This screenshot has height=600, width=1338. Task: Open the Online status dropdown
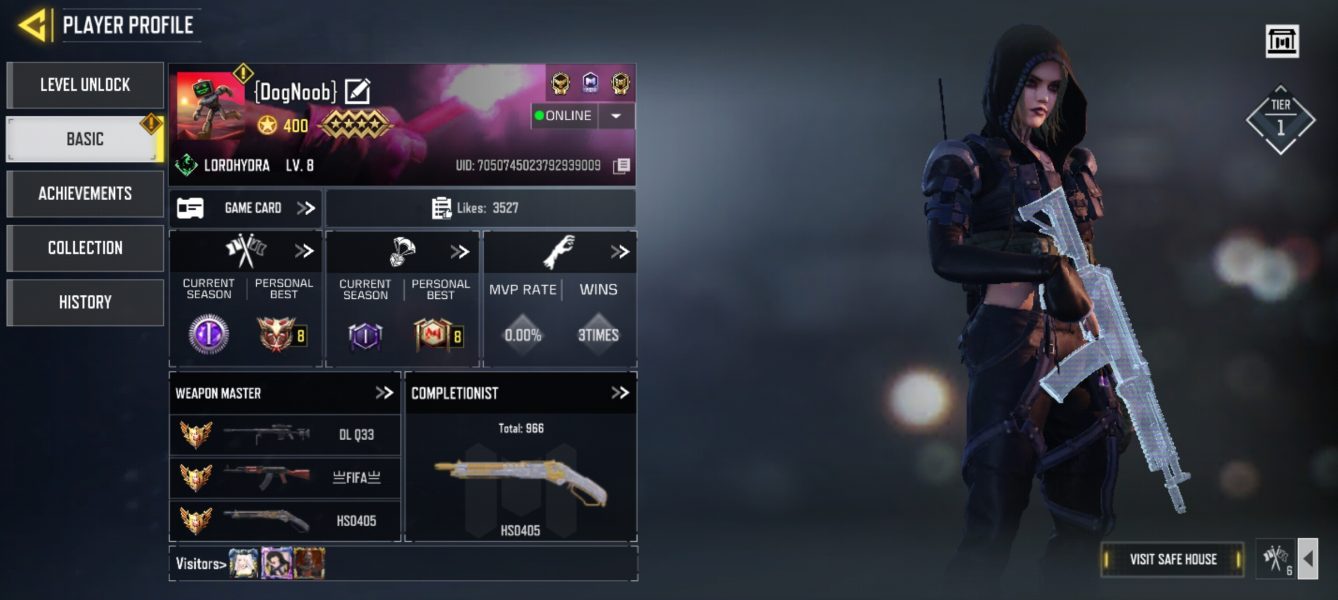pos(616,116)
